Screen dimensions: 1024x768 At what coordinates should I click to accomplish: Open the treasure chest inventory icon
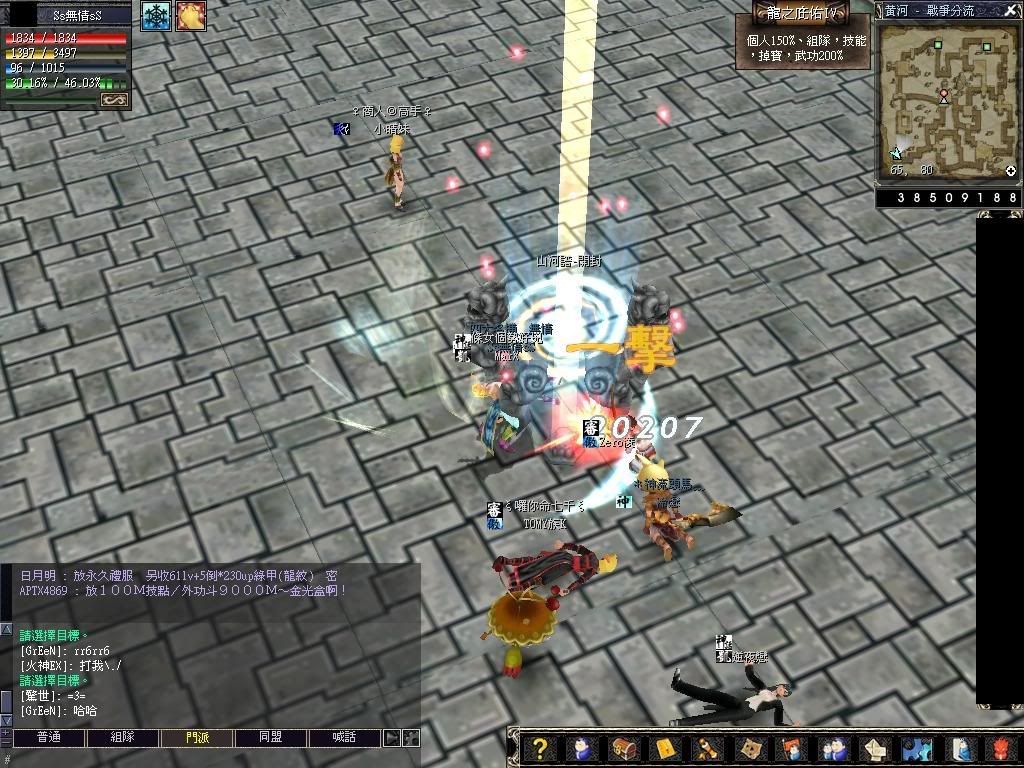tap(622, 748)
